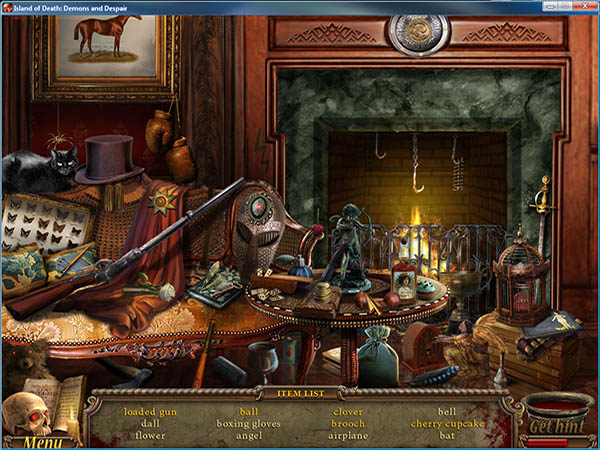
Task: Choose the 'clover' entry in the list
Action: point(348,412)
